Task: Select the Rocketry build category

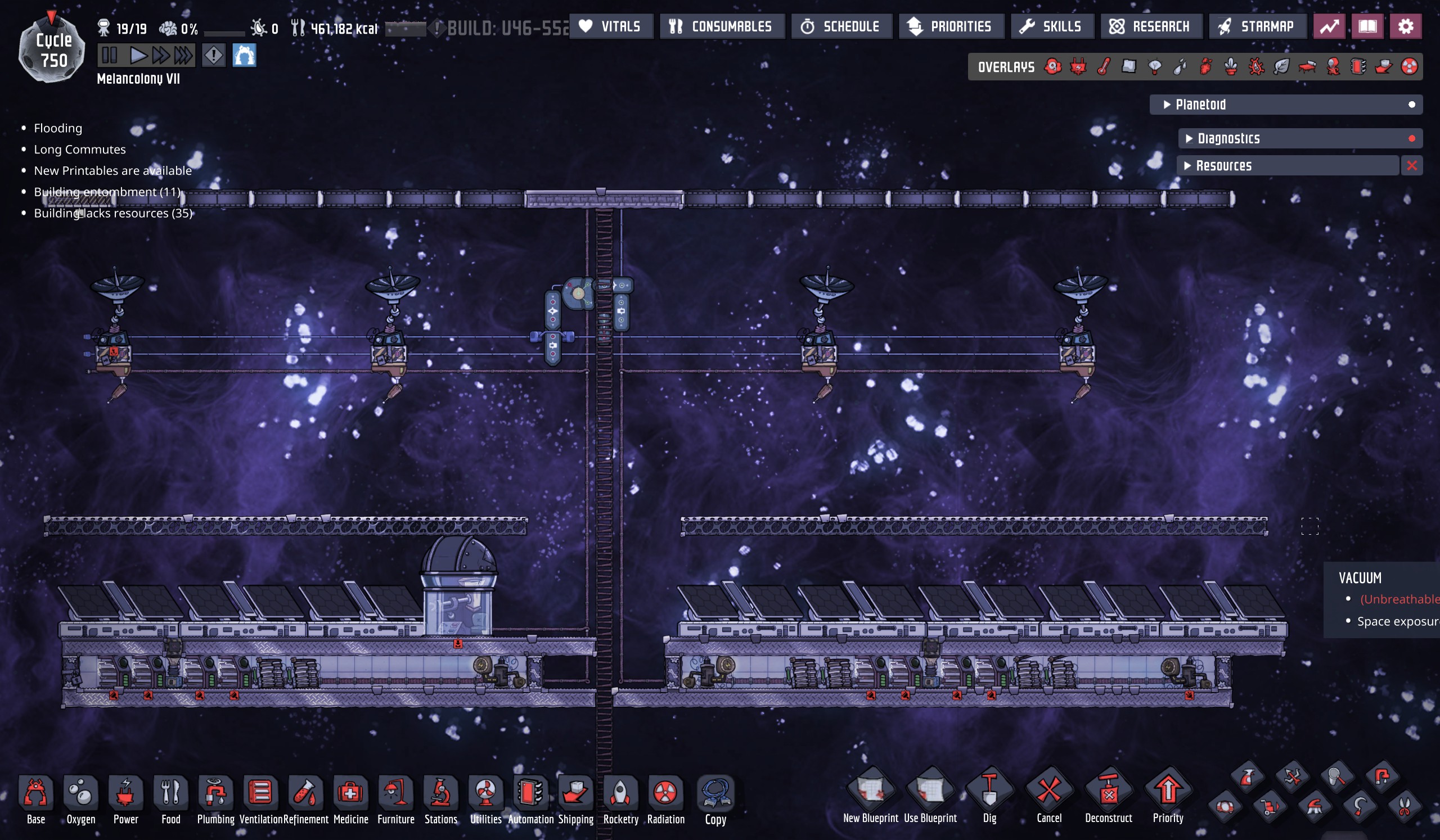Action: click(x=620, y=798)
